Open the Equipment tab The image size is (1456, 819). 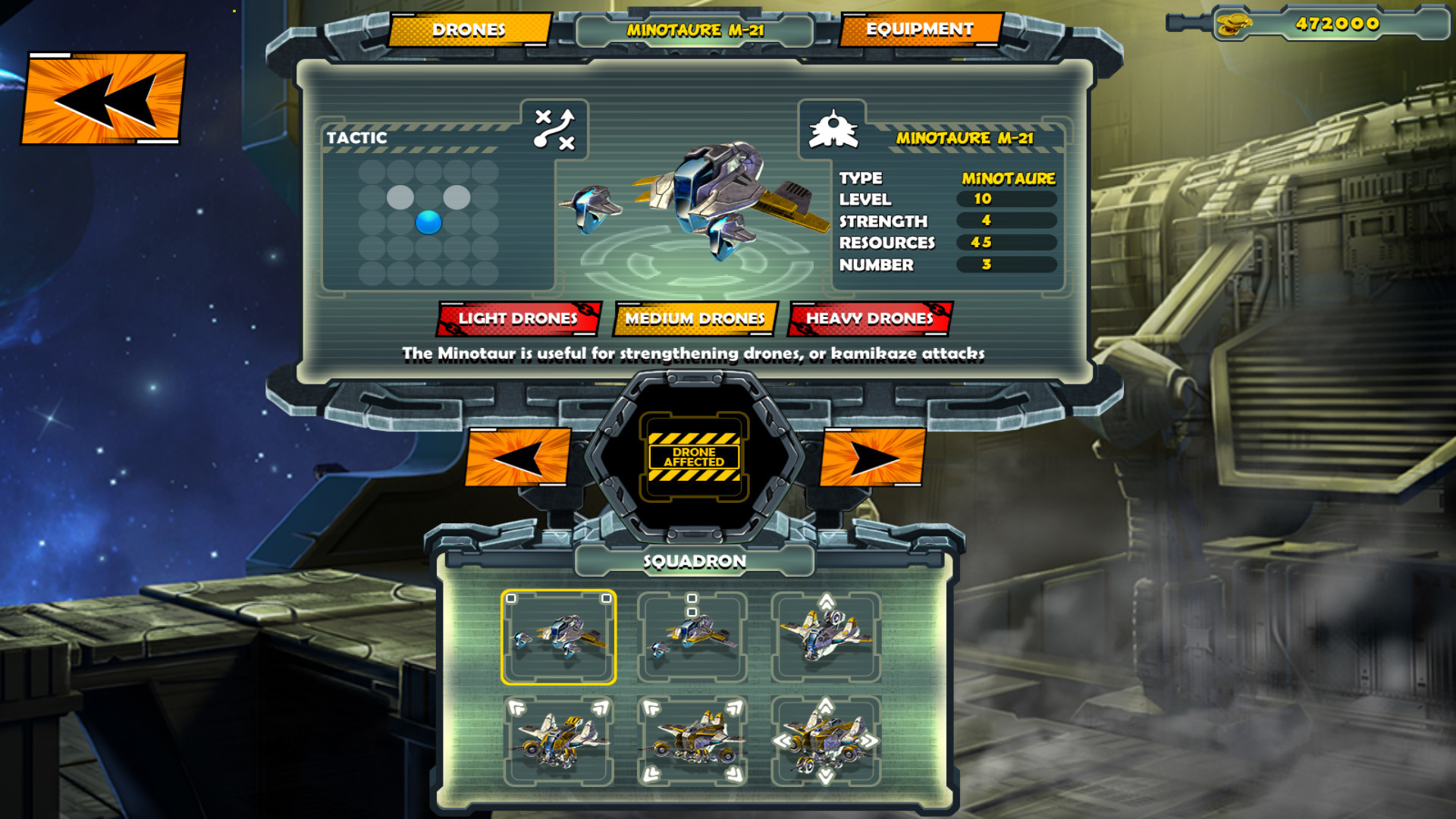pyautogui.click(x=920, y=31)
